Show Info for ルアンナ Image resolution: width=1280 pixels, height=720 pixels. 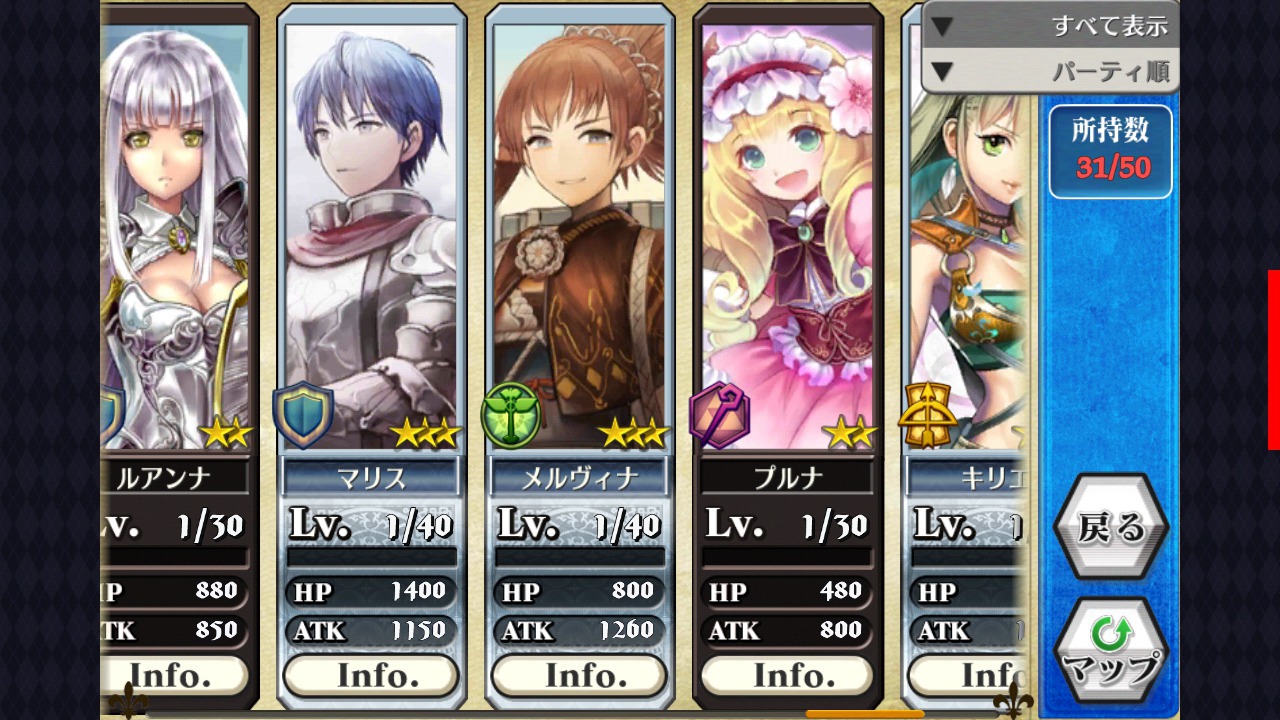pos(174,676)
